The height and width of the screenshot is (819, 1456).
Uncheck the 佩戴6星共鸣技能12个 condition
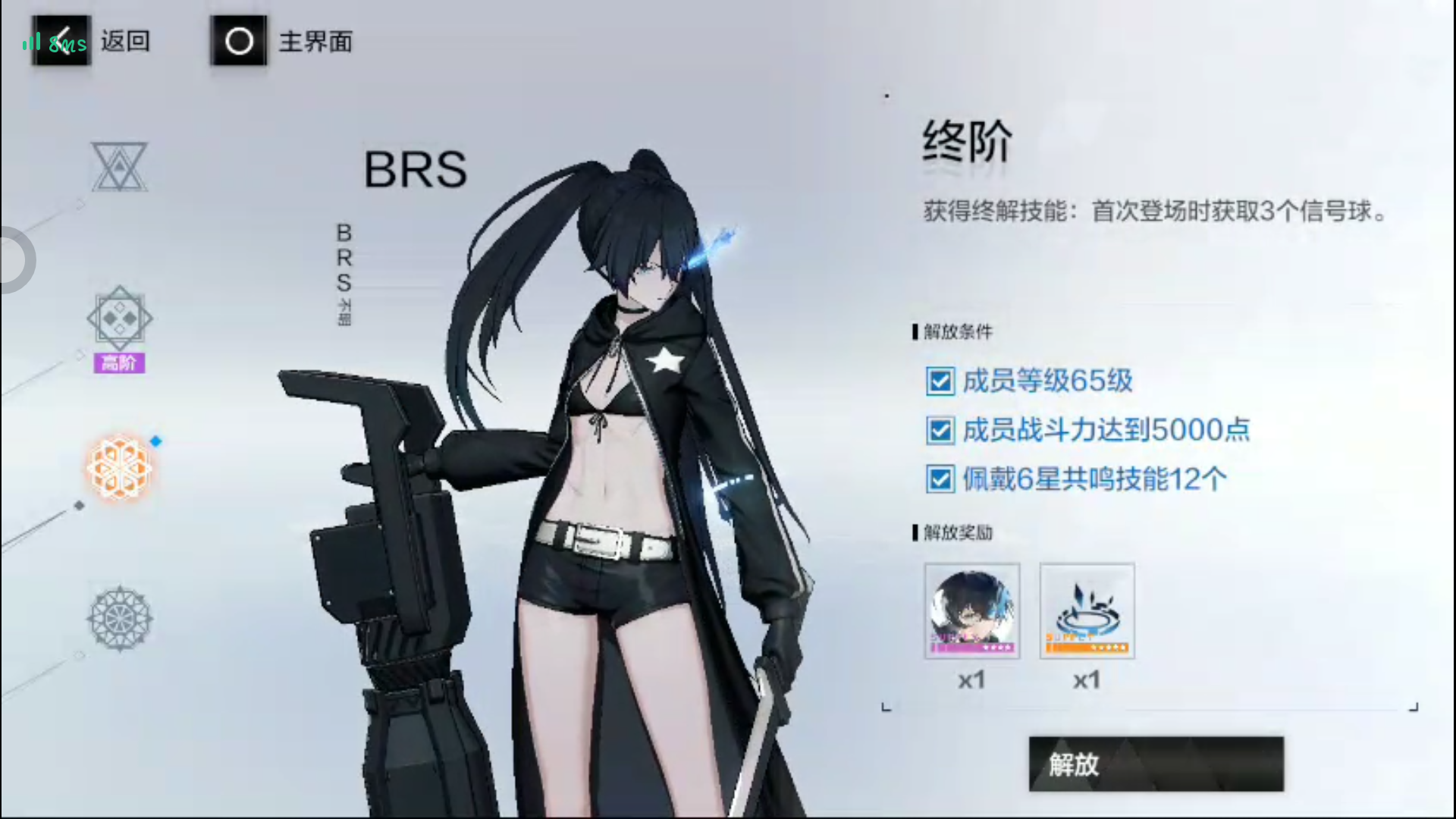(940, 481)
